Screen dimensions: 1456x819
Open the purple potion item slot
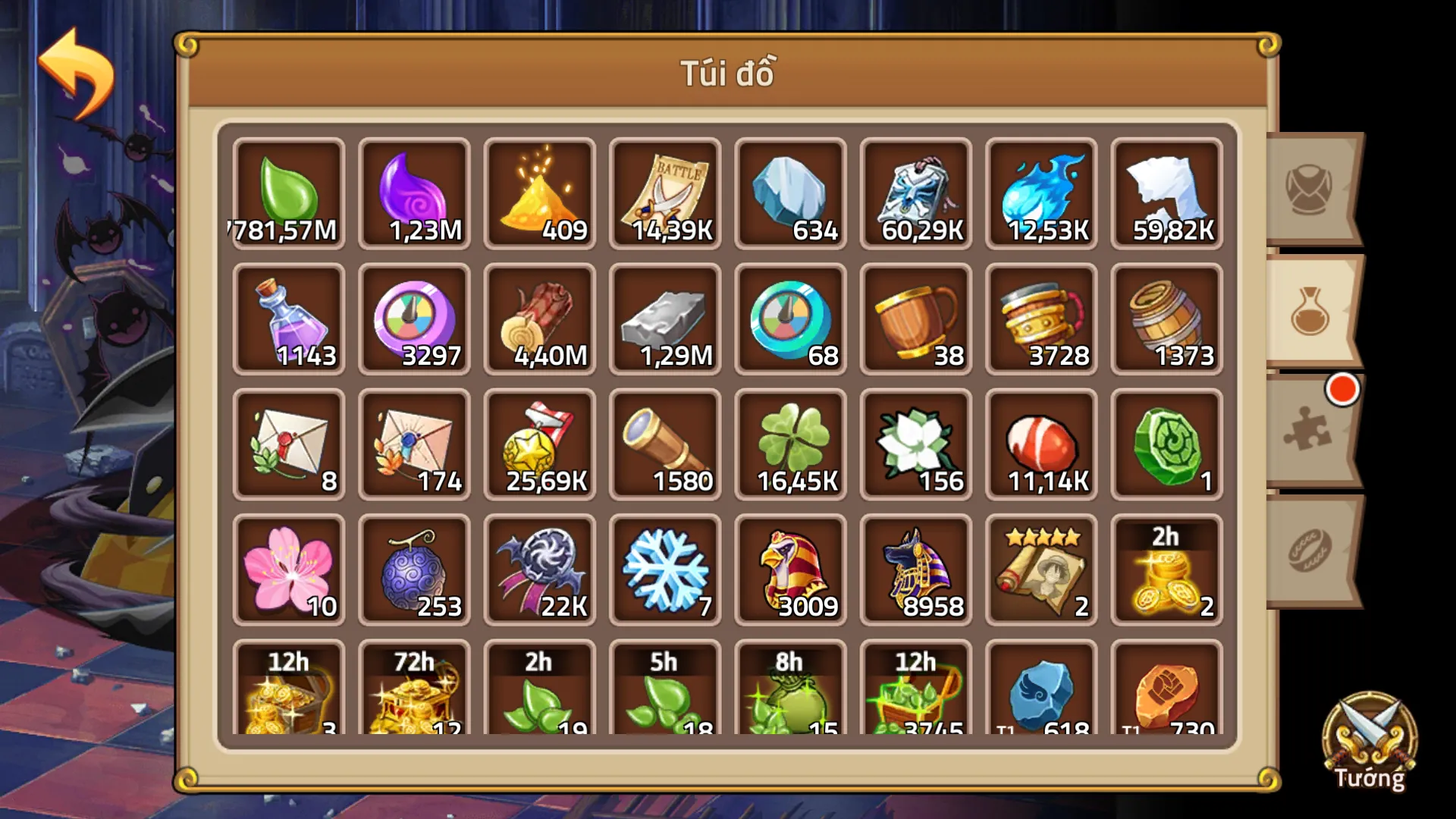click(x=288, y=318)
